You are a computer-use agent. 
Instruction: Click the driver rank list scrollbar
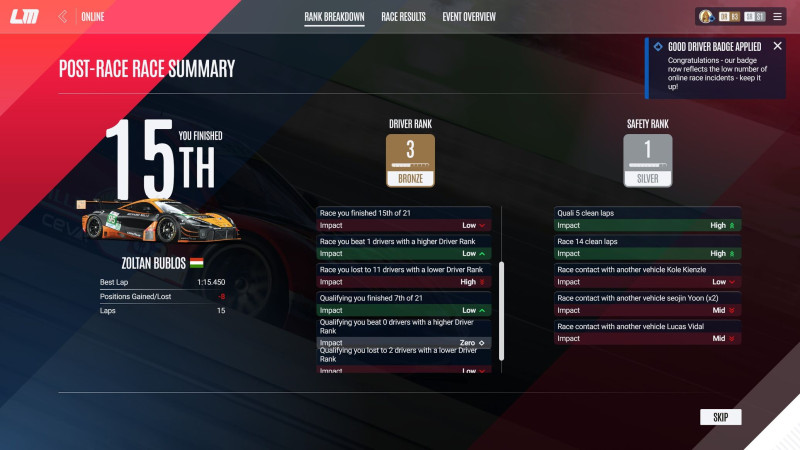[x=502, y=310]
